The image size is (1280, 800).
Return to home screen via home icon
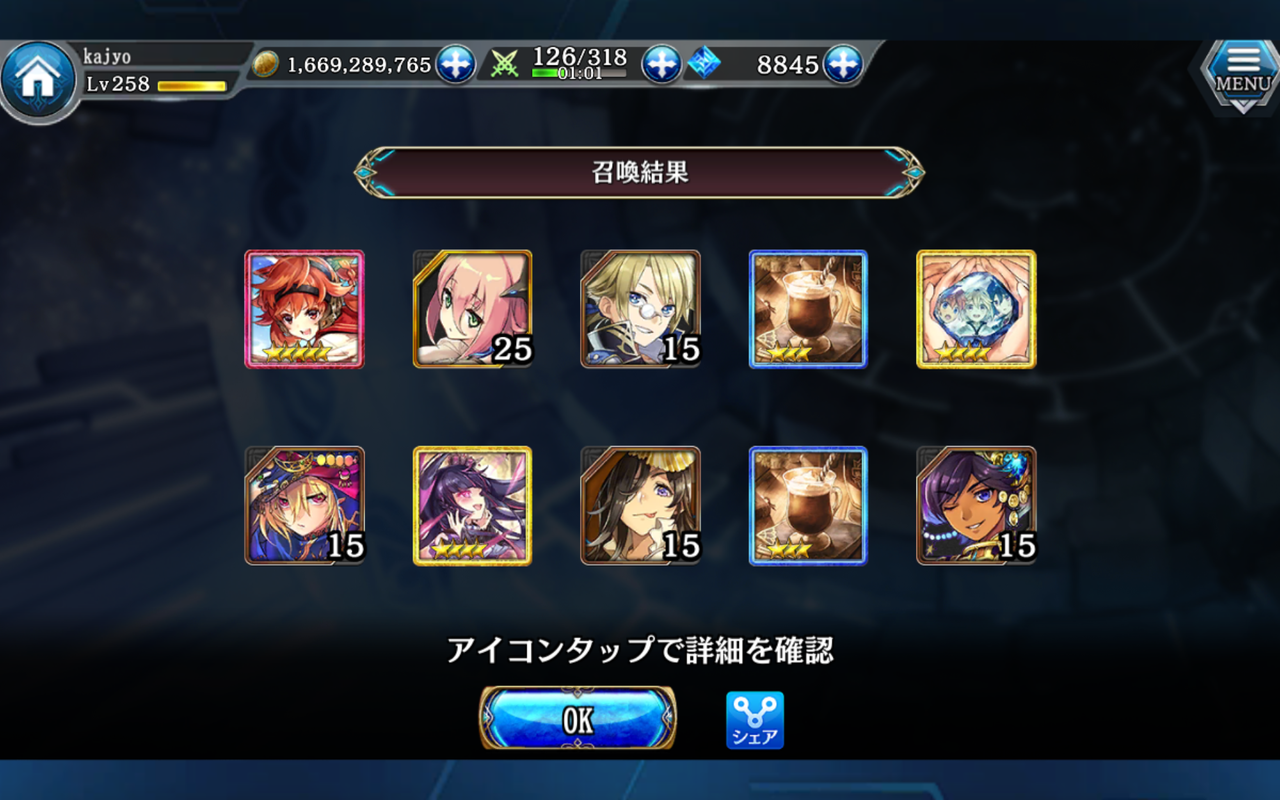38,70
